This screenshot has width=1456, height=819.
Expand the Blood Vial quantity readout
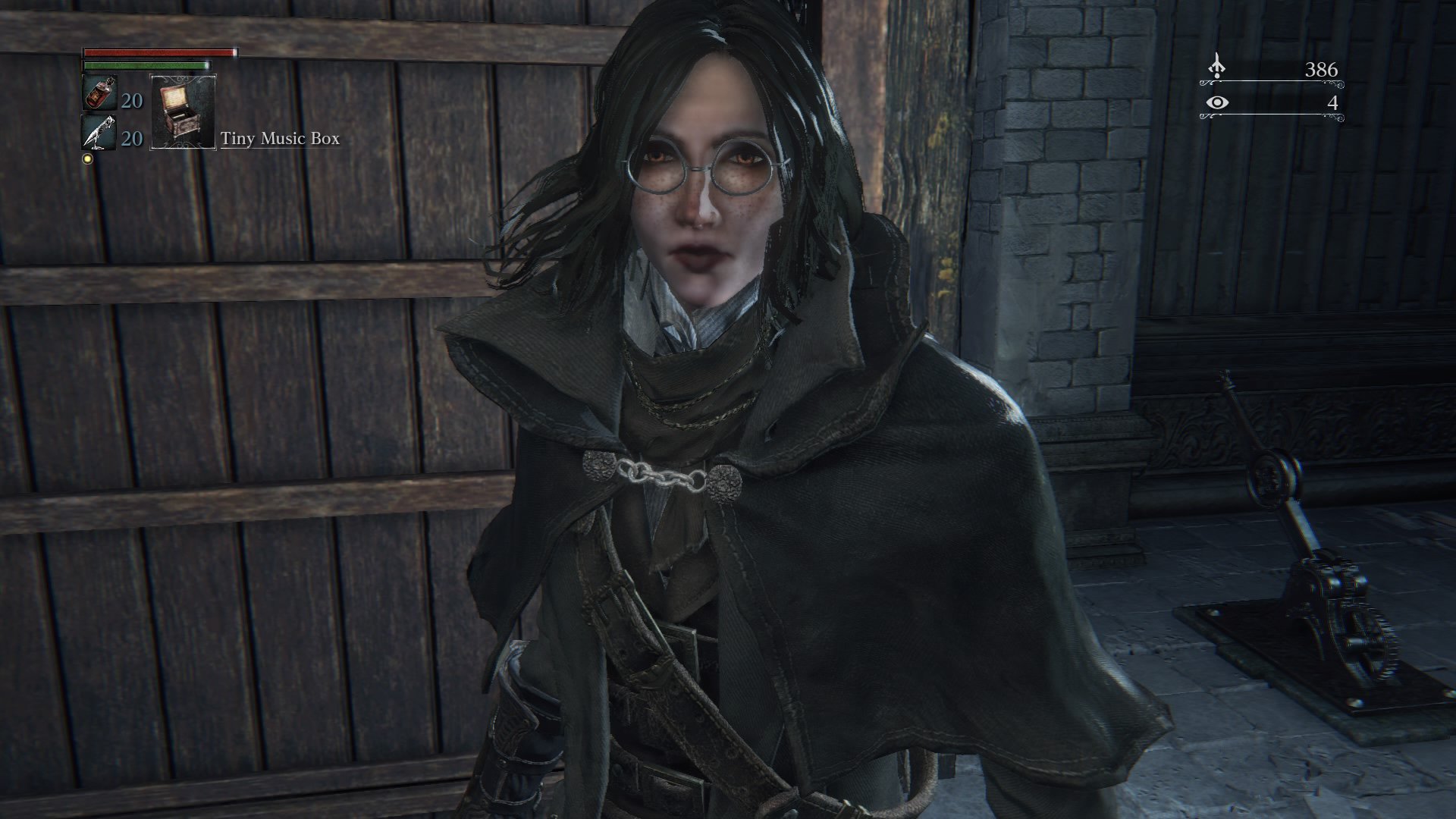click(x=130, y=101)
